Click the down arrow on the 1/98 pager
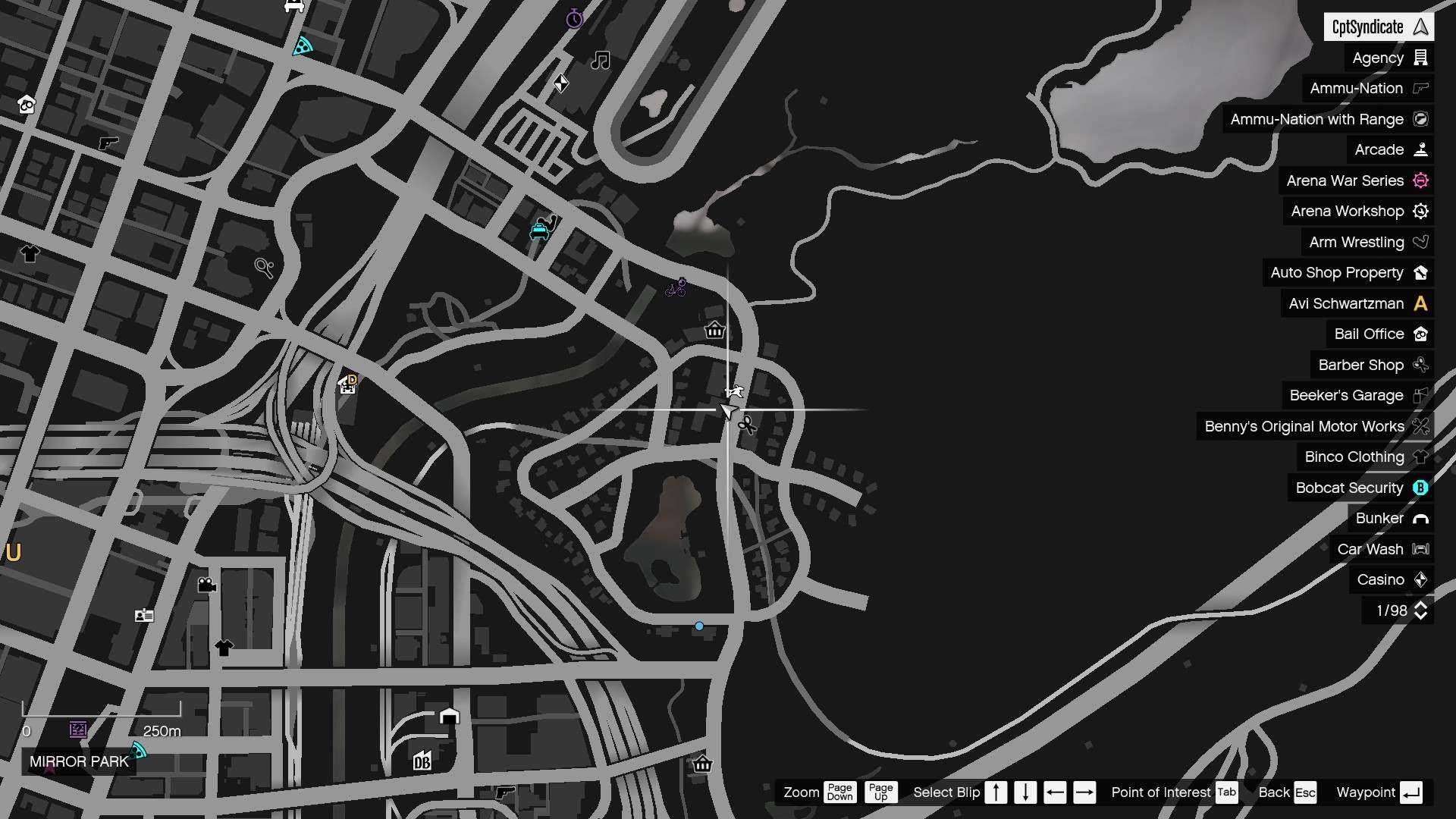 1421,616
